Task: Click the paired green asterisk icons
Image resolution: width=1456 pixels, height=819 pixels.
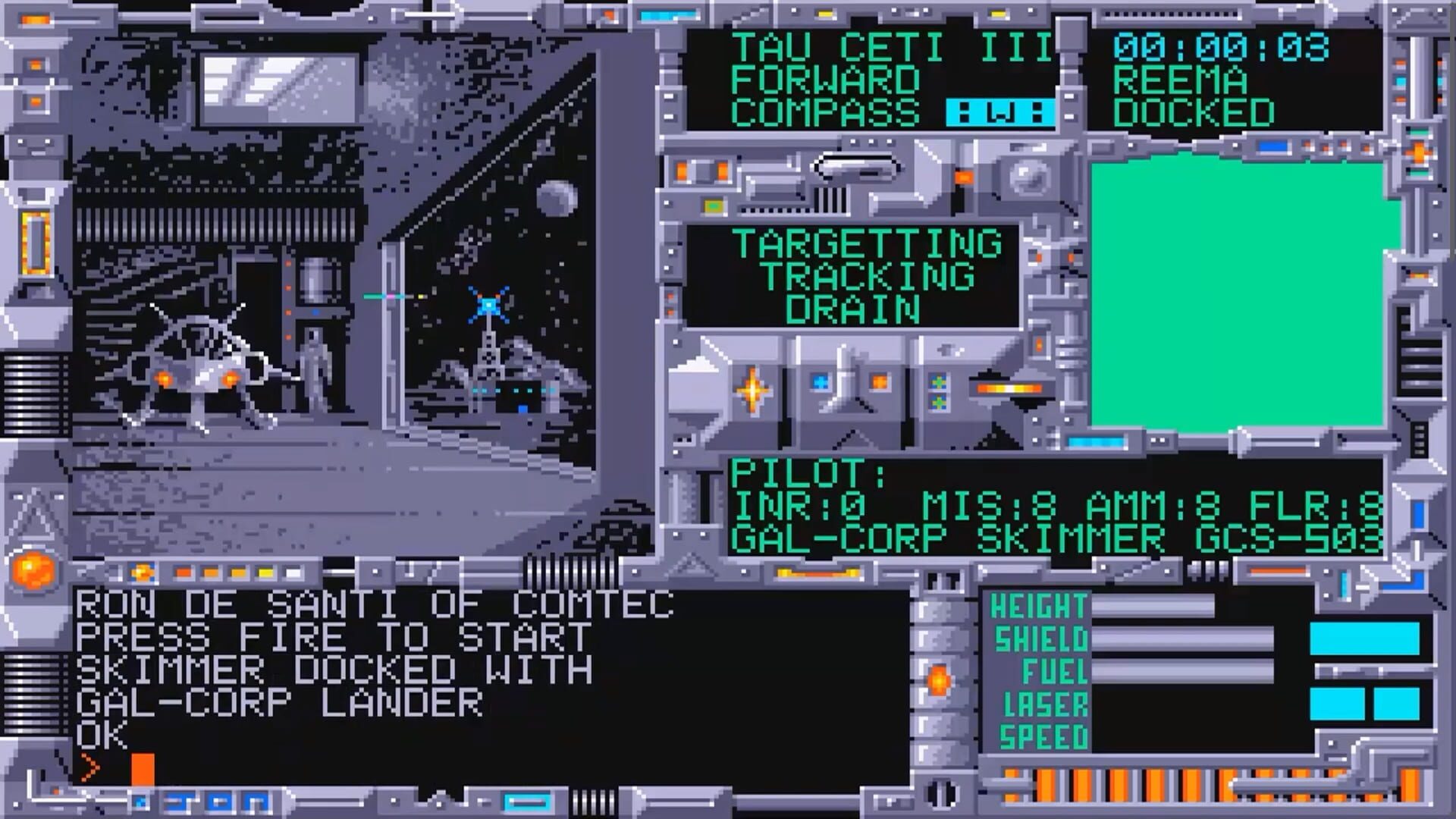Action: [x=938, y=391]
